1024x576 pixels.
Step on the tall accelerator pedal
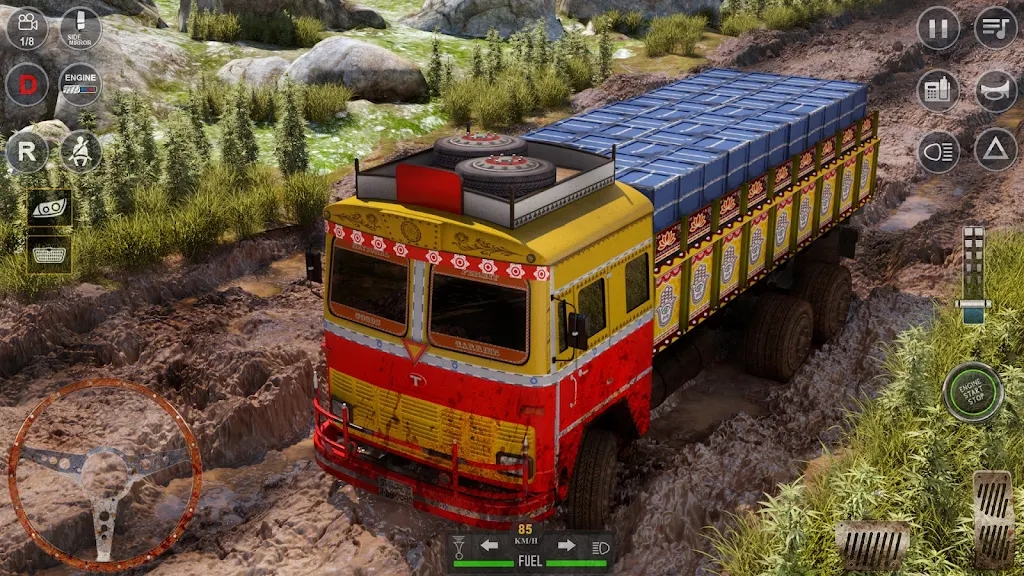coord(993,518)
